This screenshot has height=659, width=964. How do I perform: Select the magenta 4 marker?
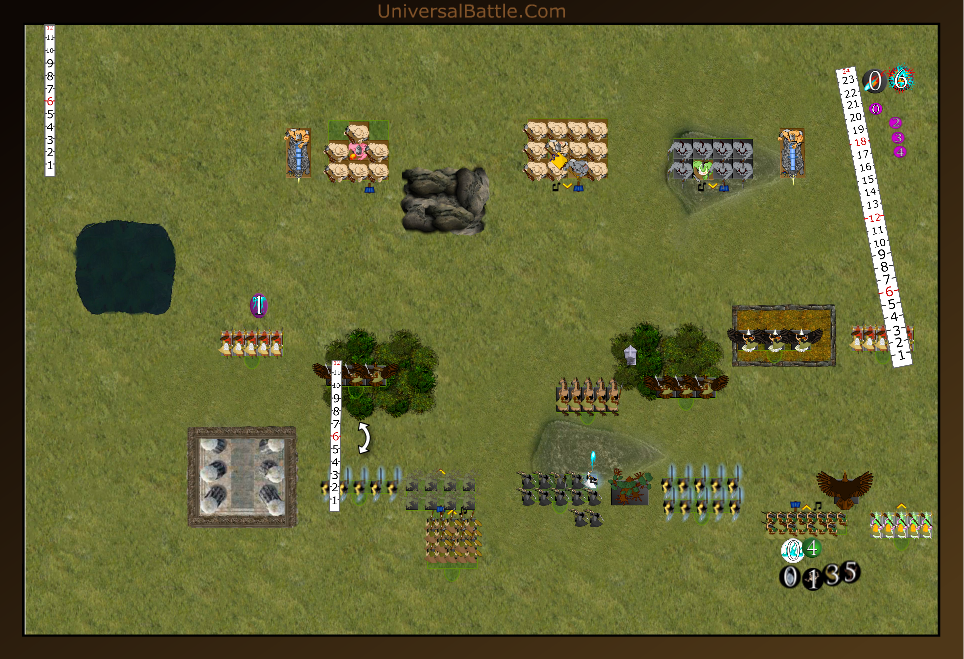(900, 152)
